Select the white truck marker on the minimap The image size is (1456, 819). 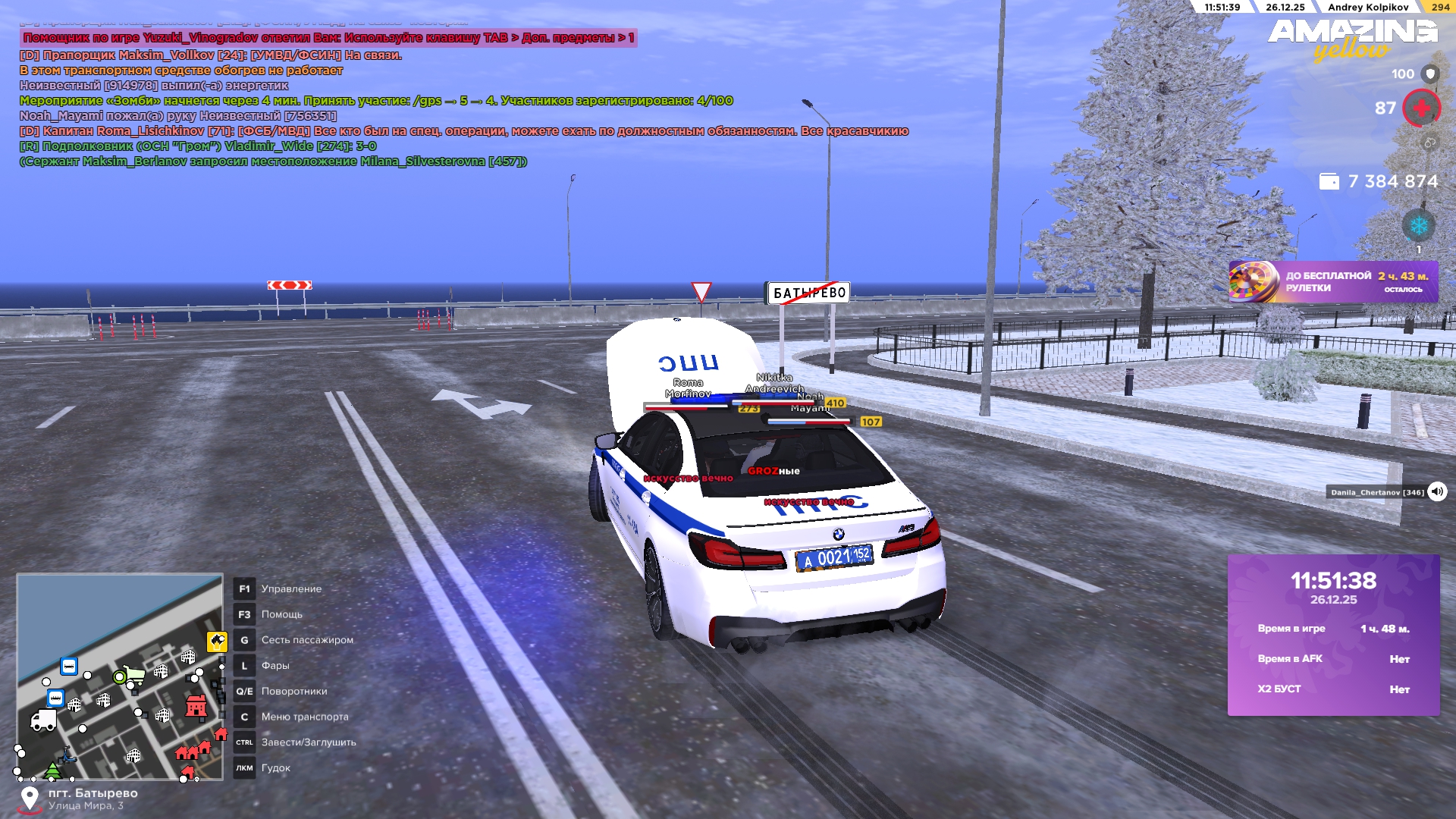pyautogui.click(x=43, y=720)
